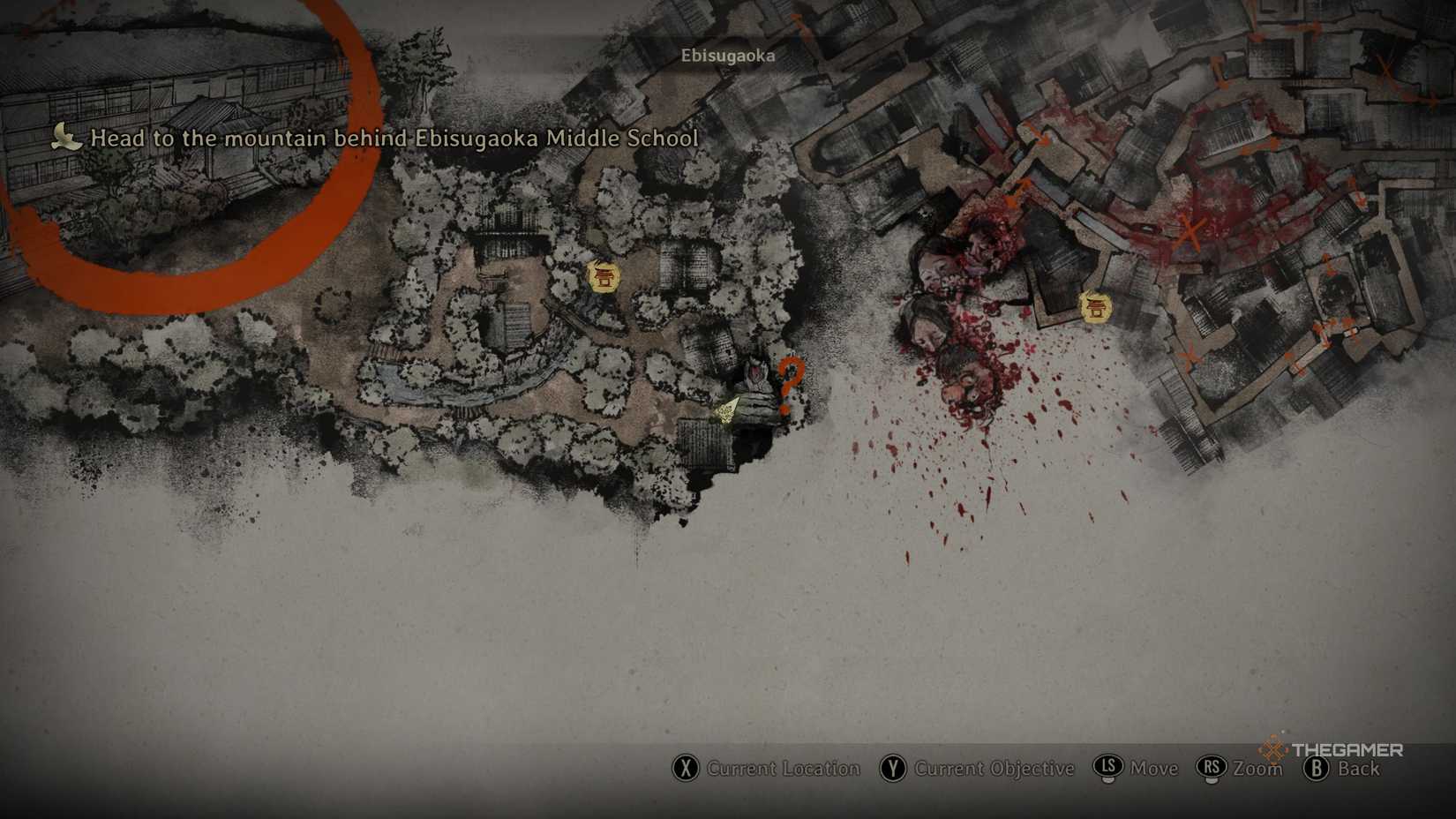This screenshot has width=1456, height=819.
Task: Select the mountain objective tracker text
Action: (x=394, y=139)
